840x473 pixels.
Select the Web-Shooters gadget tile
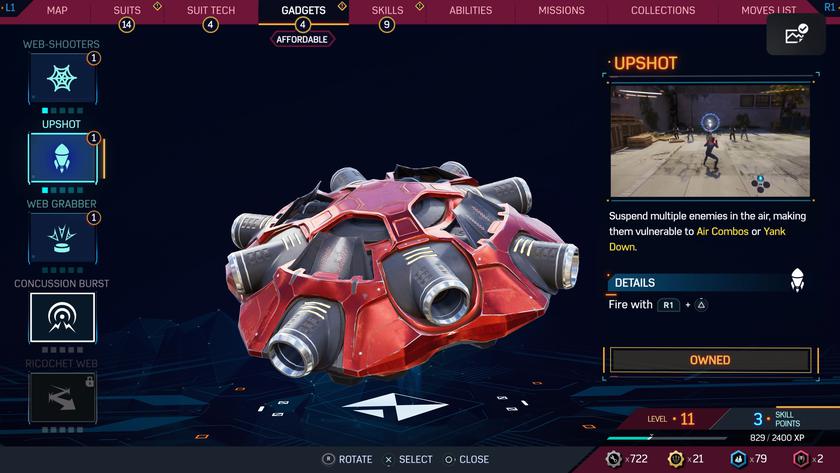tap(62, 78)
